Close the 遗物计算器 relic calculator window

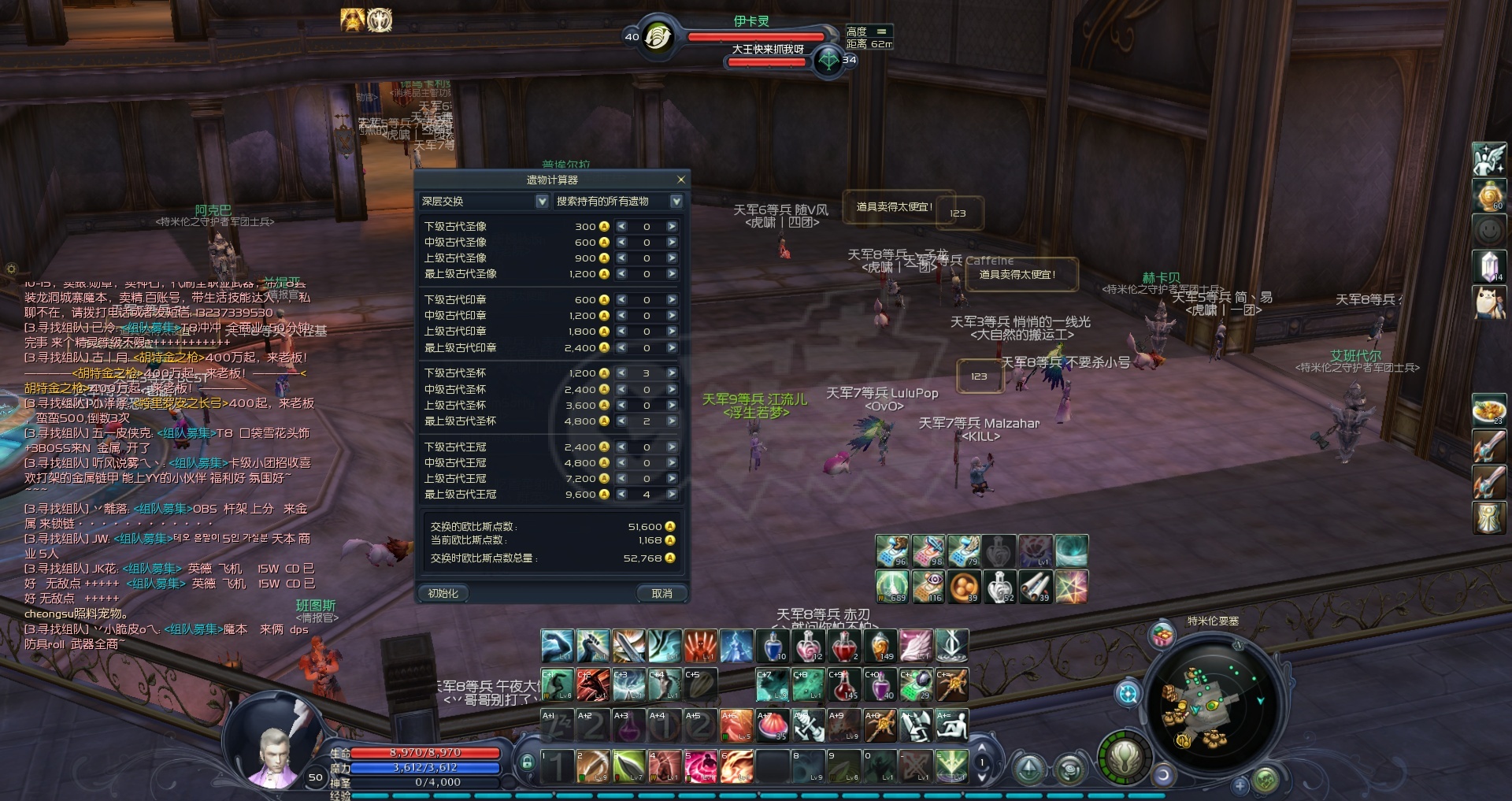(x=681, y=180)
